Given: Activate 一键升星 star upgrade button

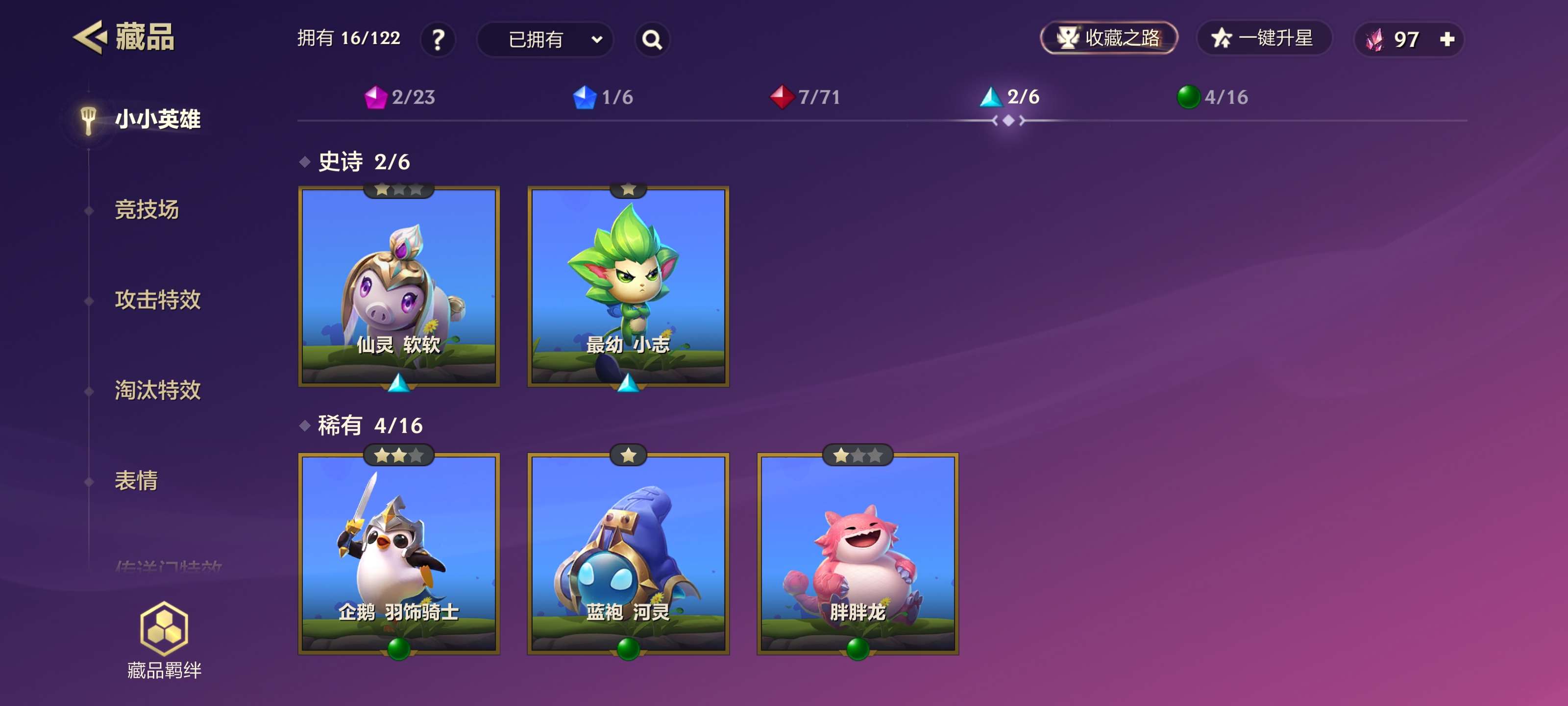Looking at the screenshot, I should (1264, 38).
